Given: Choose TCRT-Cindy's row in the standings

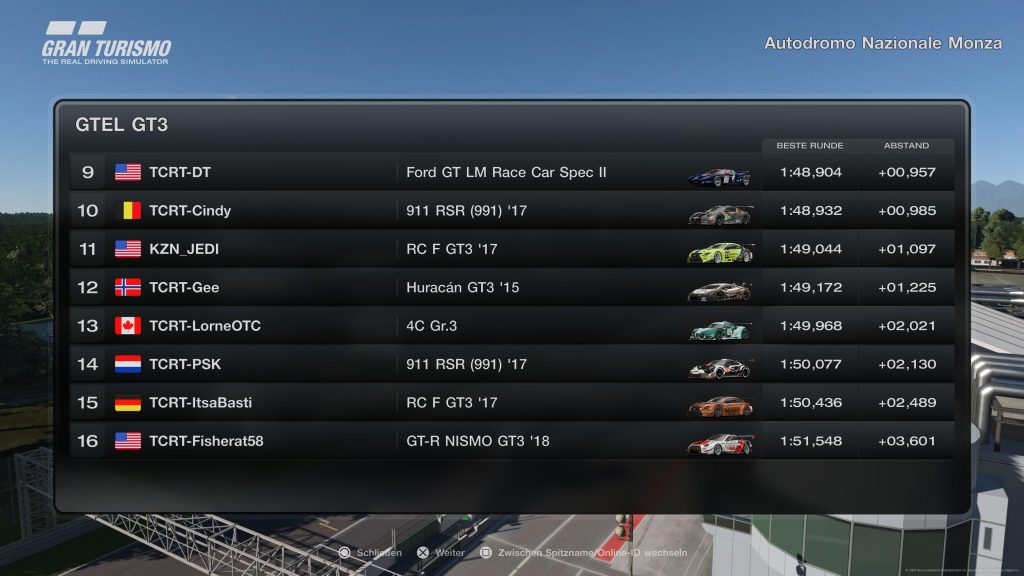Looking at the screenshot, I should (x=510, y=211).
